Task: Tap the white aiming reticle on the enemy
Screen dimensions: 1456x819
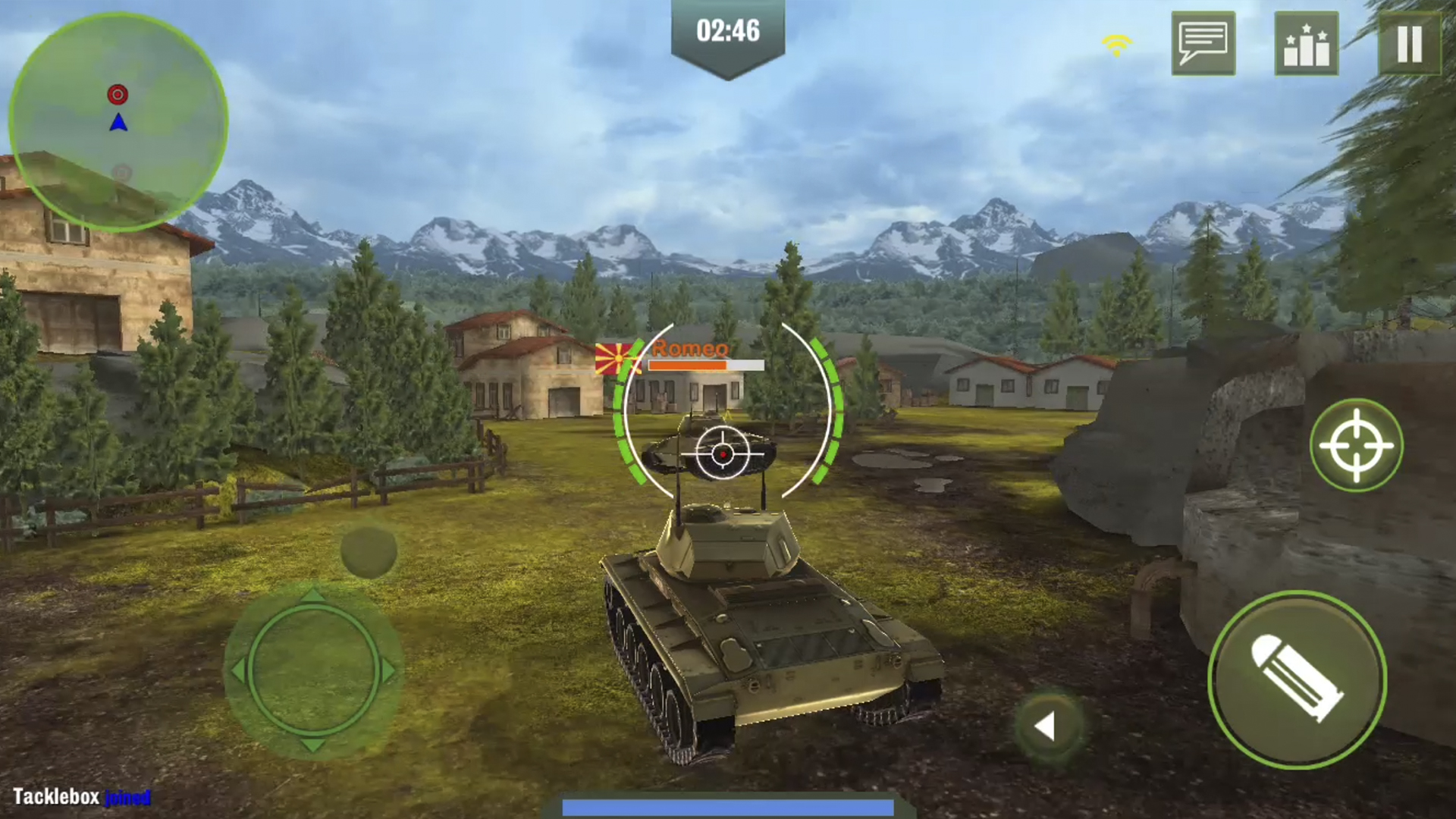Action: tap(723, 453)
